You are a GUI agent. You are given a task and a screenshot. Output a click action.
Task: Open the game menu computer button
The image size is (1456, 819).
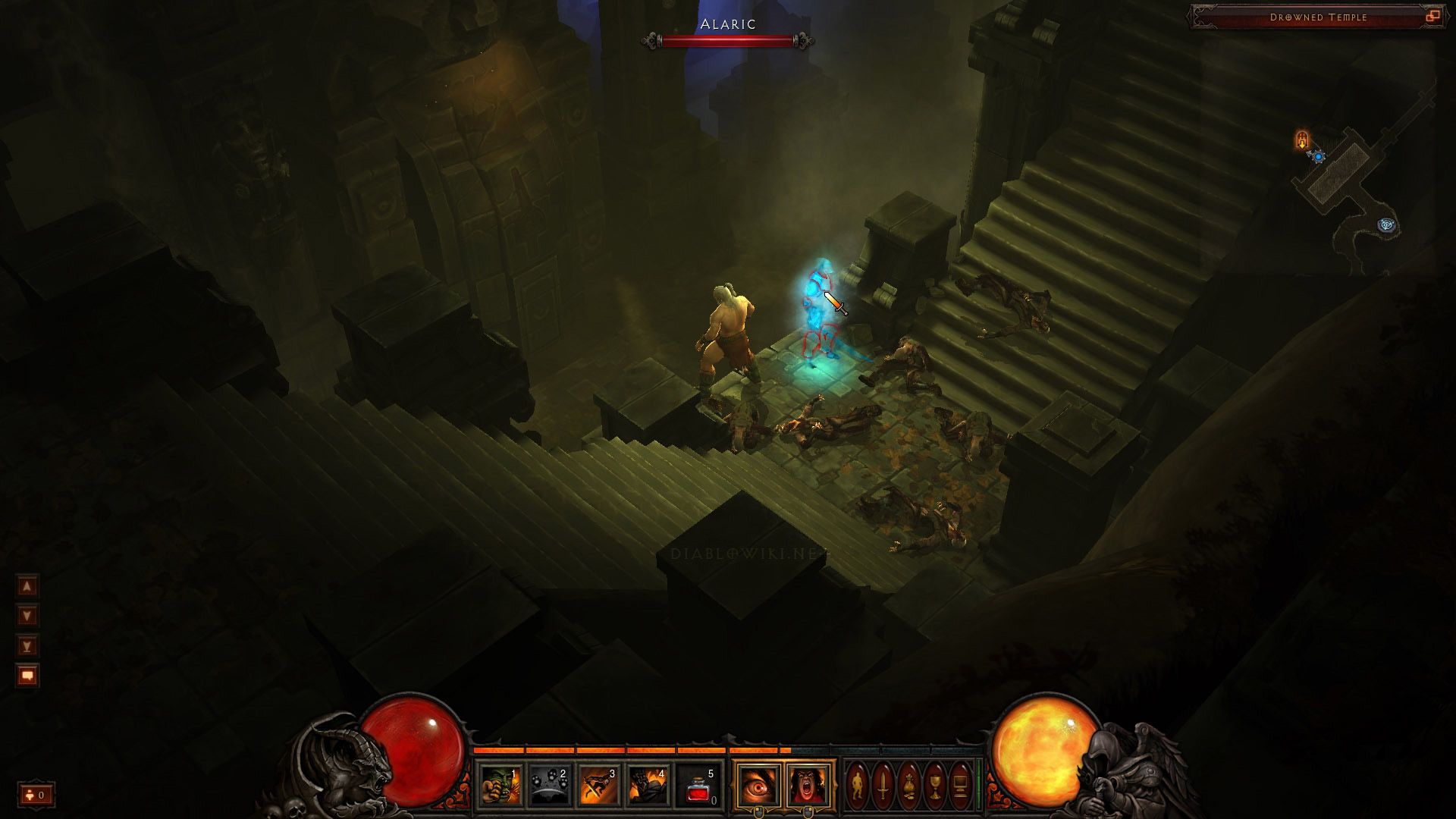(x=960, y=785)
